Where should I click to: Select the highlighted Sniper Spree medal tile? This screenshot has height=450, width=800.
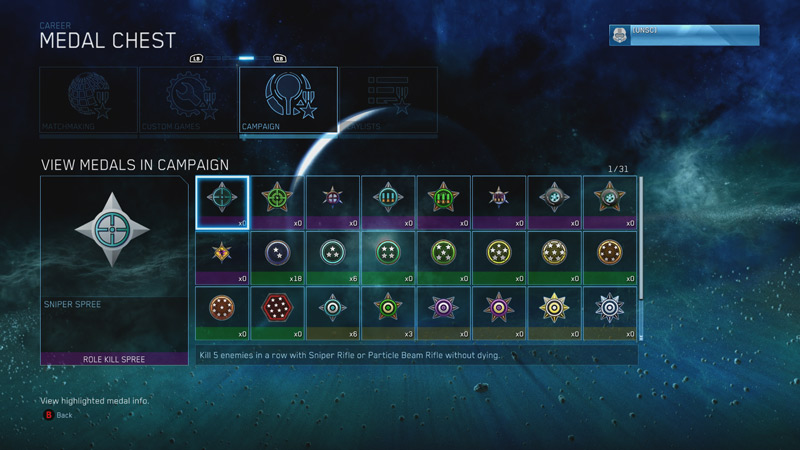(222, 203)
